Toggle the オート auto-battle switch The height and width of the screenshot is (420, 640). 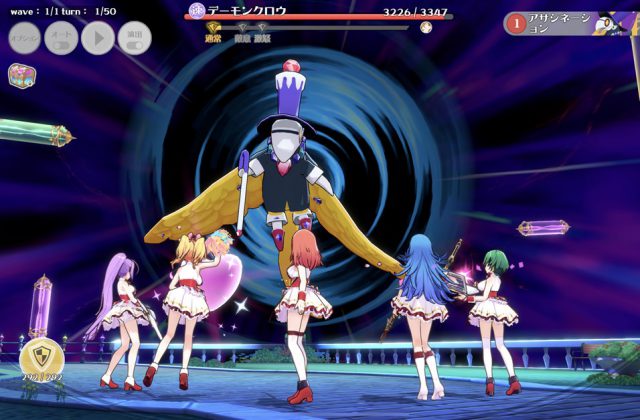[61, 38]
